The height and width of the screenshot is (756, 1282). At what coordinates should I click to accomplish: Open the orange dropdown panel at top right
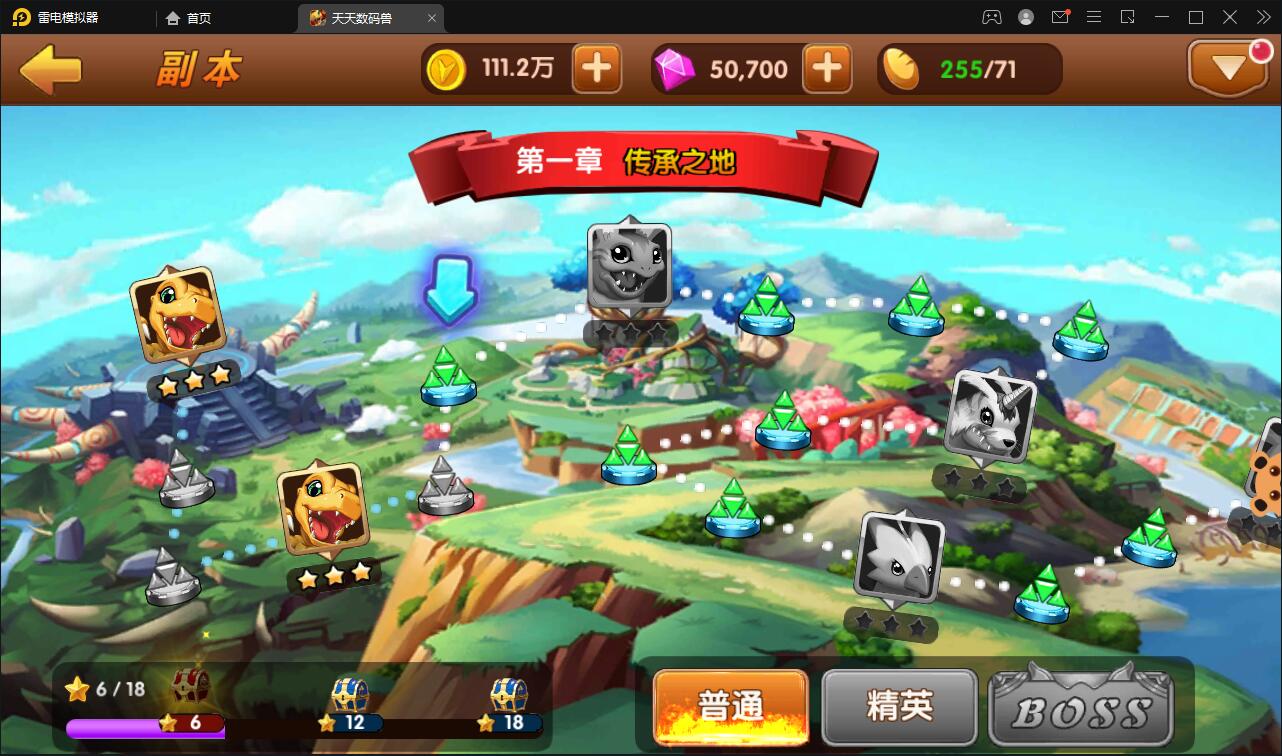pyautogui.click(x=1228, y=68)
